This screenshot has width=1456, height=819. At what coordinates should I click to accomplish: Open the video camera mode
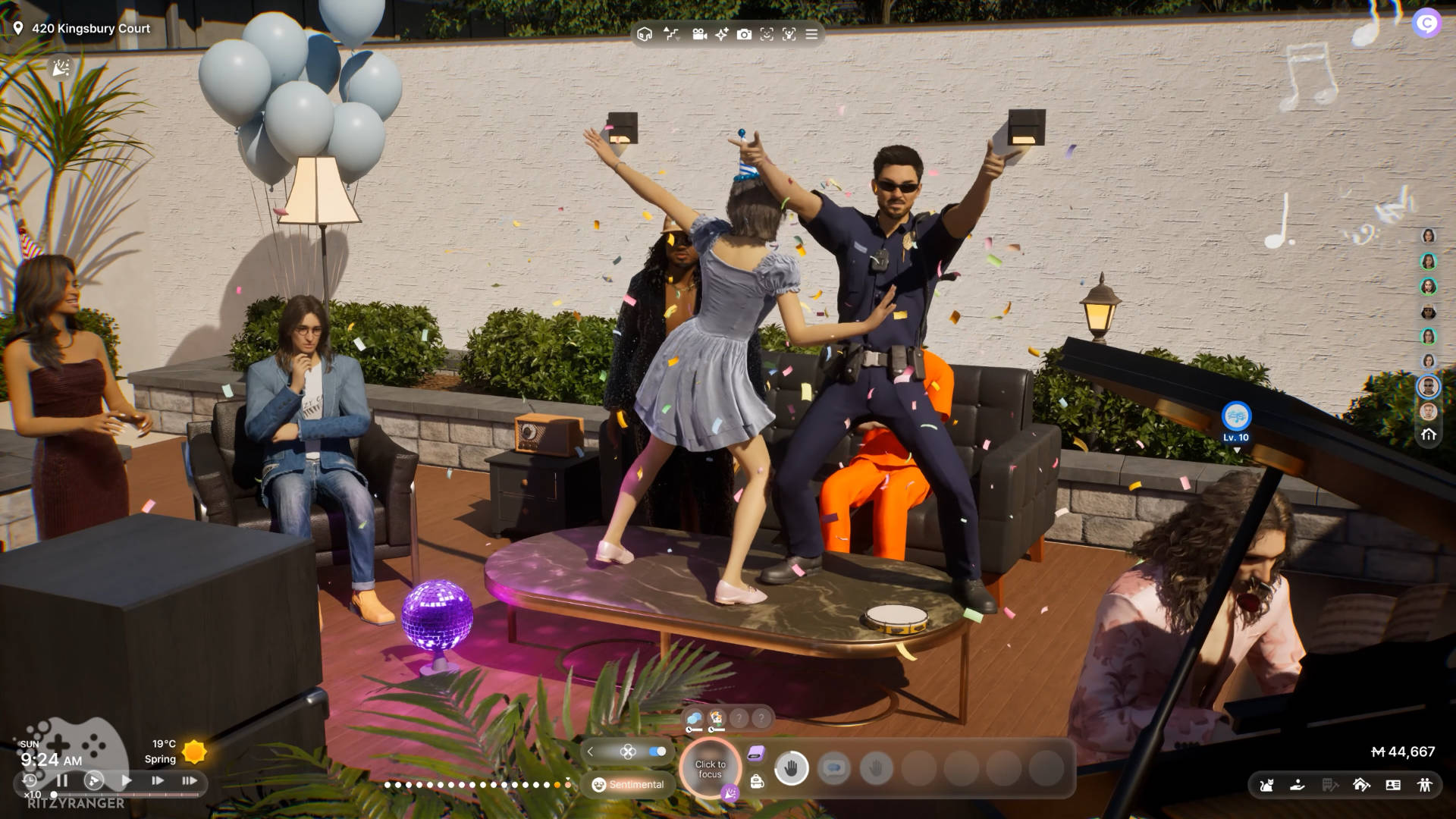(x=699, y=34)
